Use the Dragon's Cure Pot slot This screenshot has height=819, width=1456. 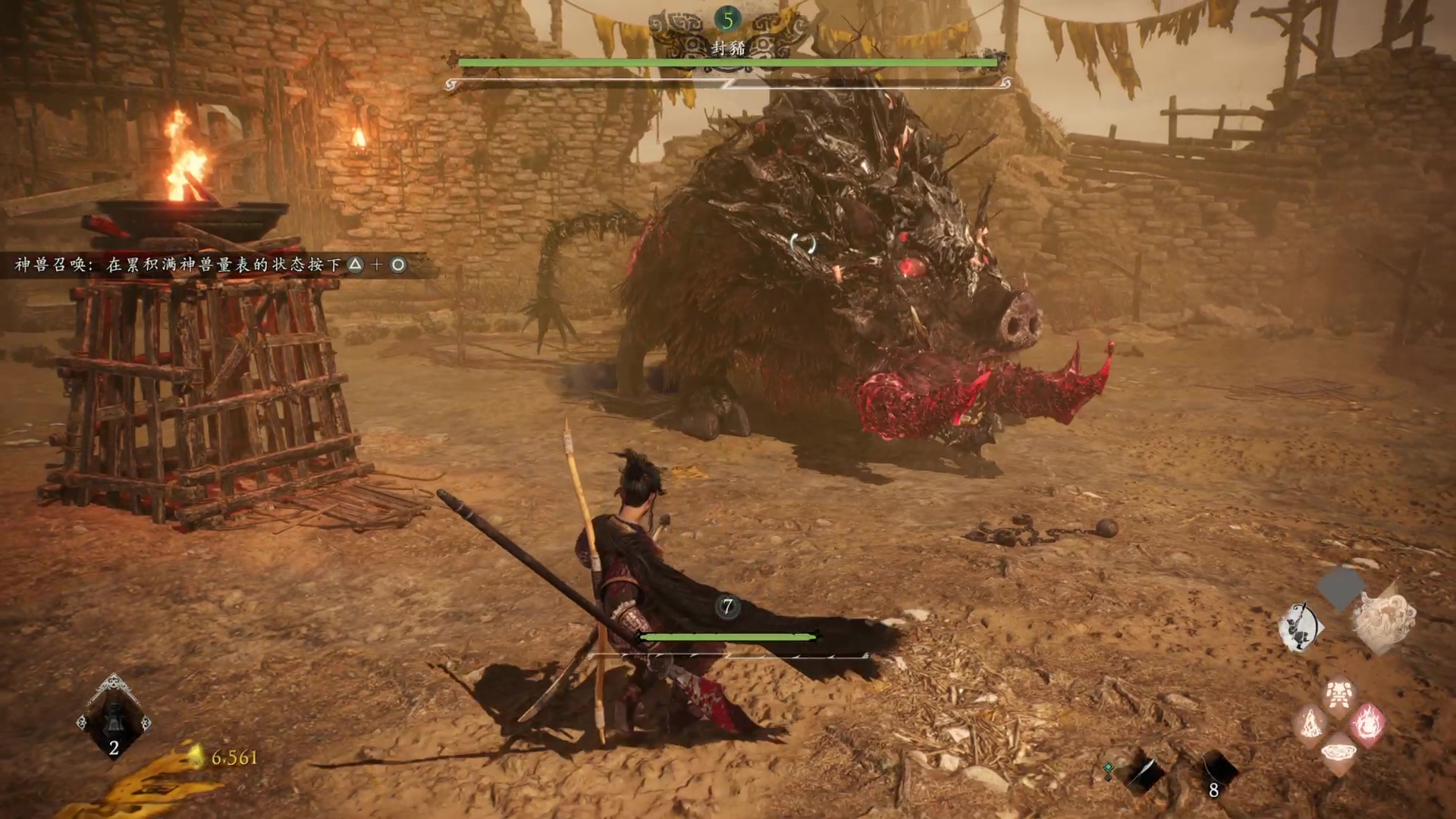point(114,720)
